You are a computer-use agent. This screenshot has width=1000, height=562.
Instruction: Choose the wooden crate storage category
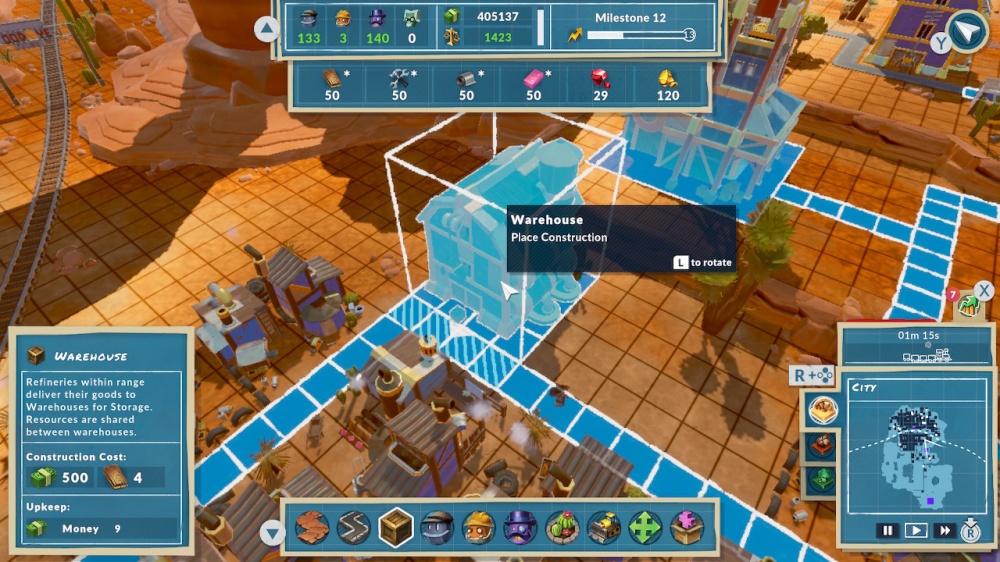pos(396,527)
